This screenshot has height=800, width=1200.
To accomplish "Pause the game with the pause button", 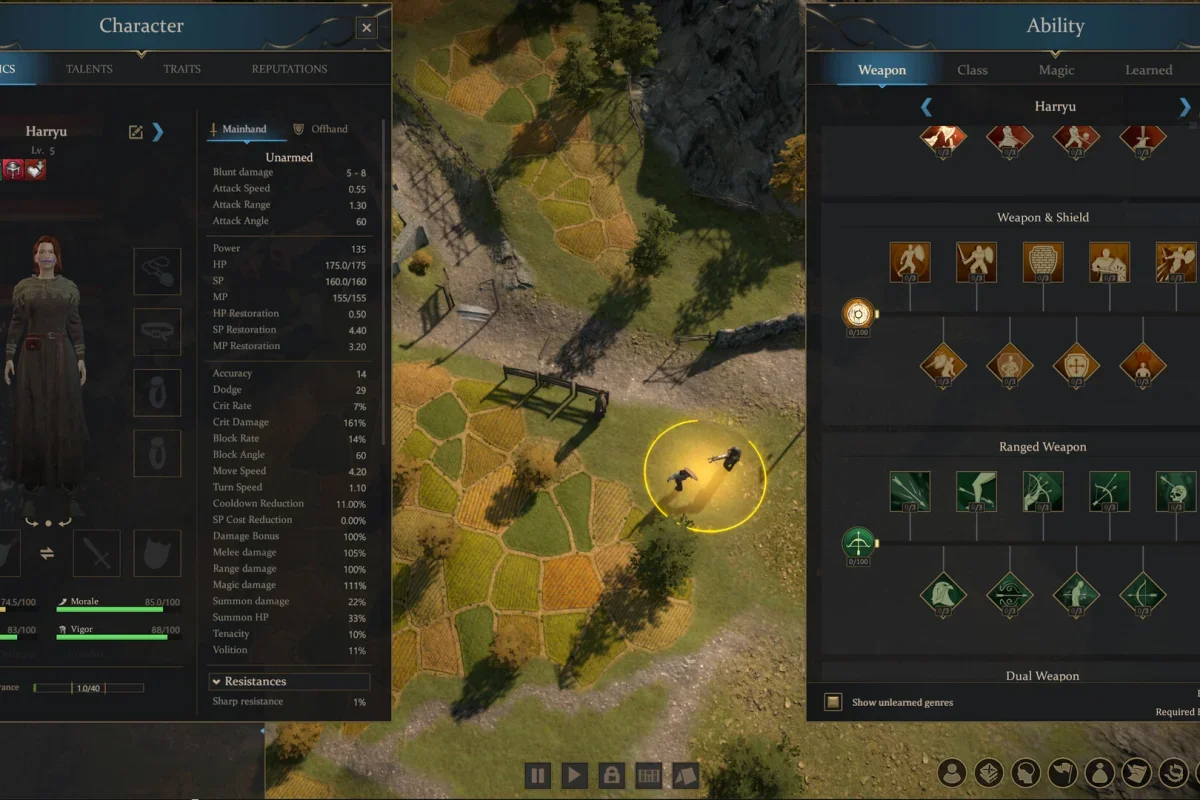I will pos(537,775).
